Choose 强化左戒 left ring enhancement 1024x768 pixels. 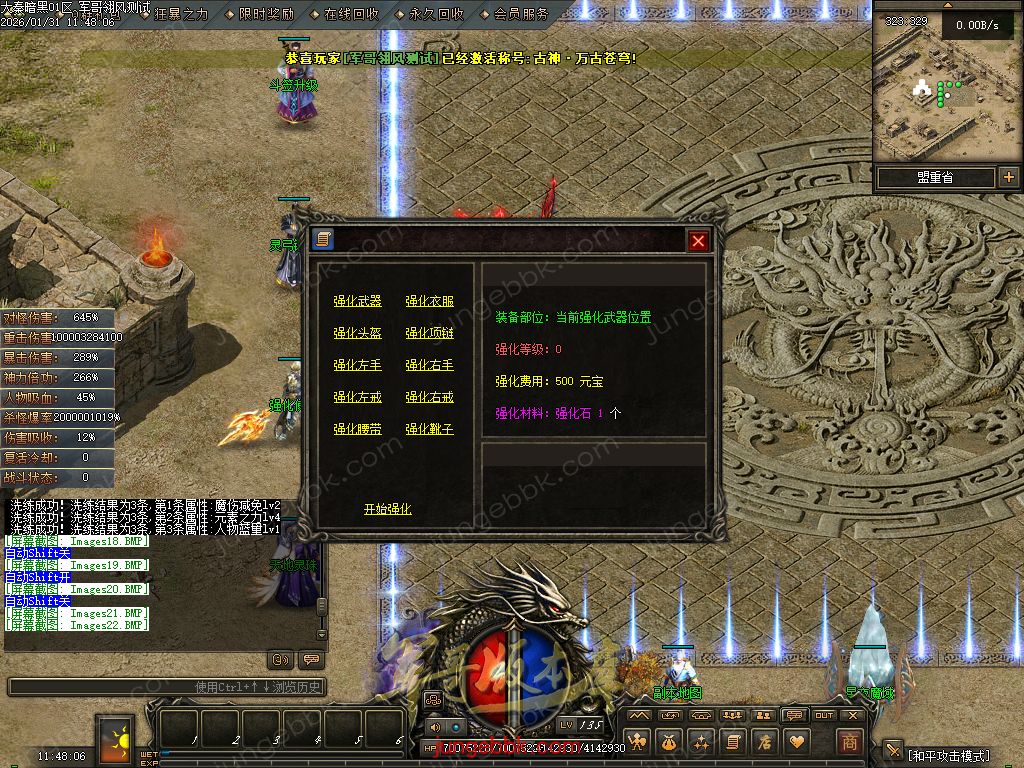tap(357, 397)
